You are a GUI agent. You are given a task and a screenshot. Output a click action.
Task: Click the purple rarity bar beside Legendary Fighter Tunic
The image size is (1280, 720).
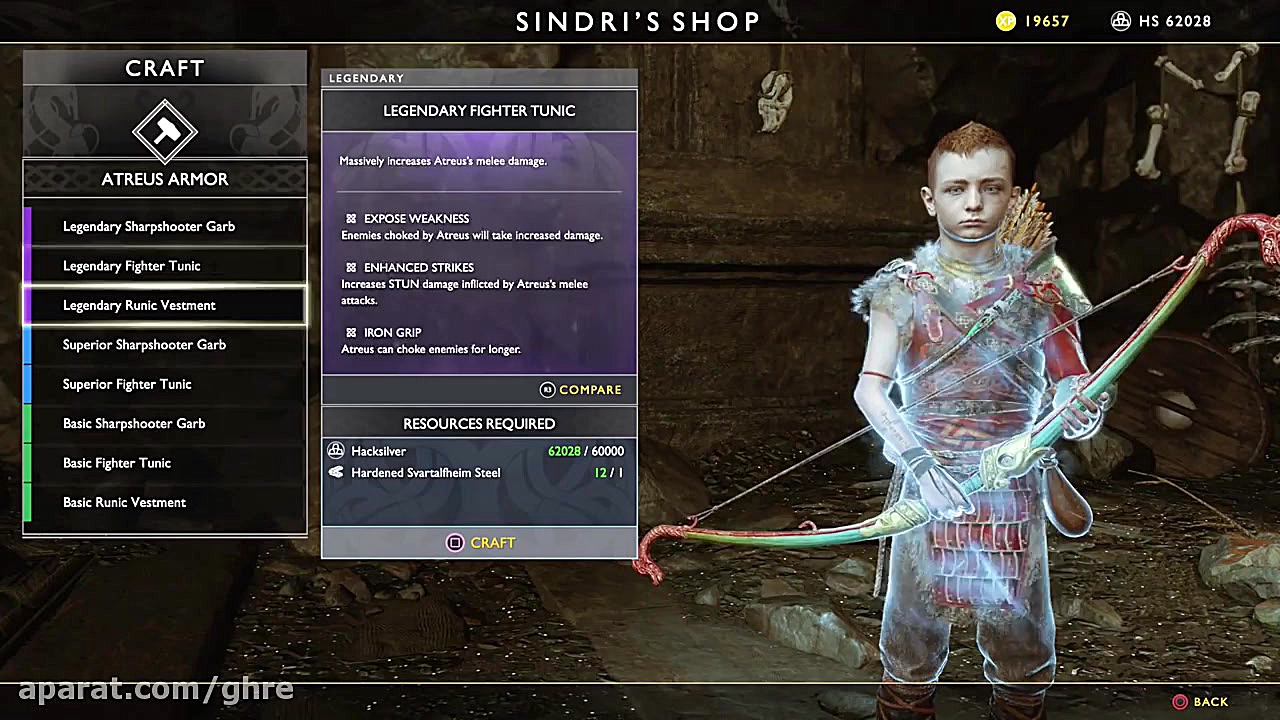click(27, 265)
